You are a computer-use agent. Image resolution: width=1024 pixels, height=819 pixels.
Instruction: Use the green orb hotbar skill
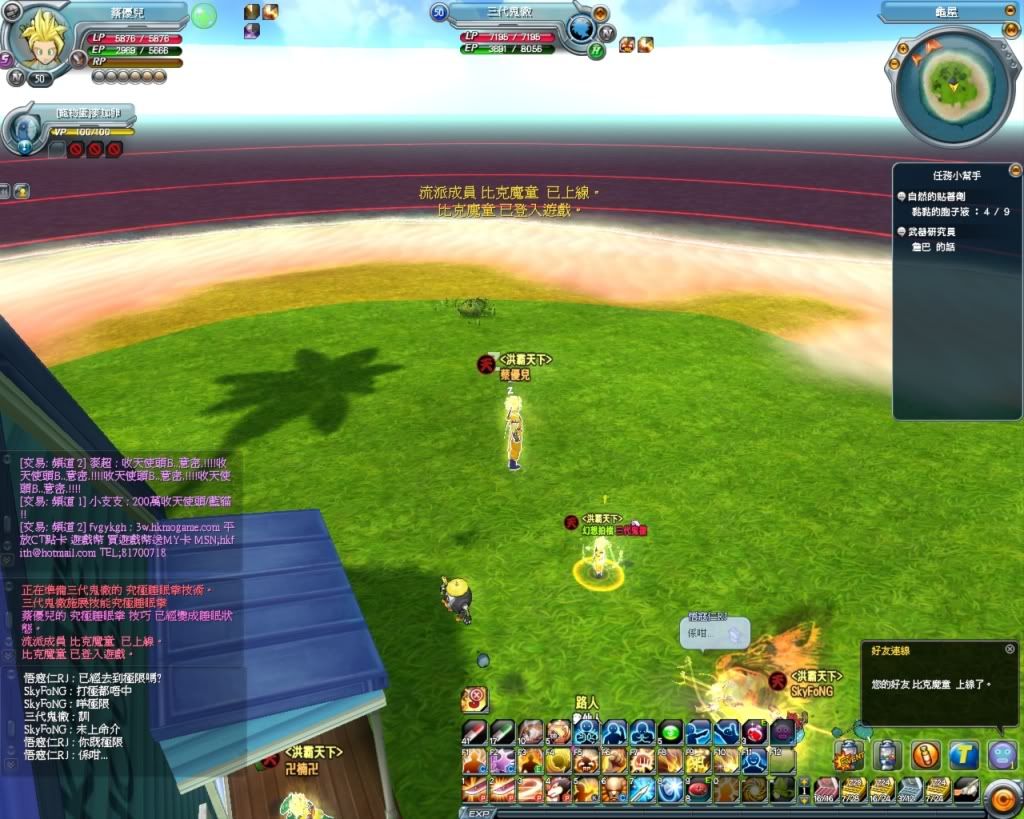(x=669, y=731)
